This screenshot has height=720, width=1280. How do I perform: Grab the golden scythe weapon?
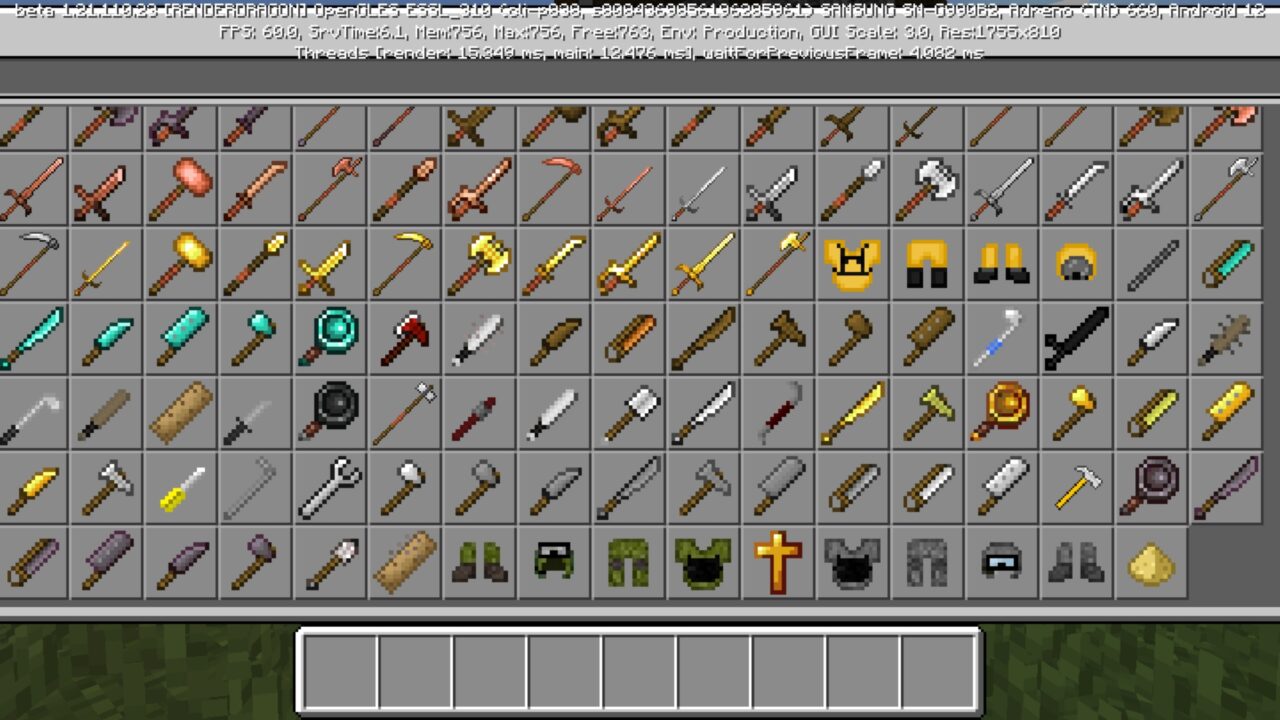[403, 263]
